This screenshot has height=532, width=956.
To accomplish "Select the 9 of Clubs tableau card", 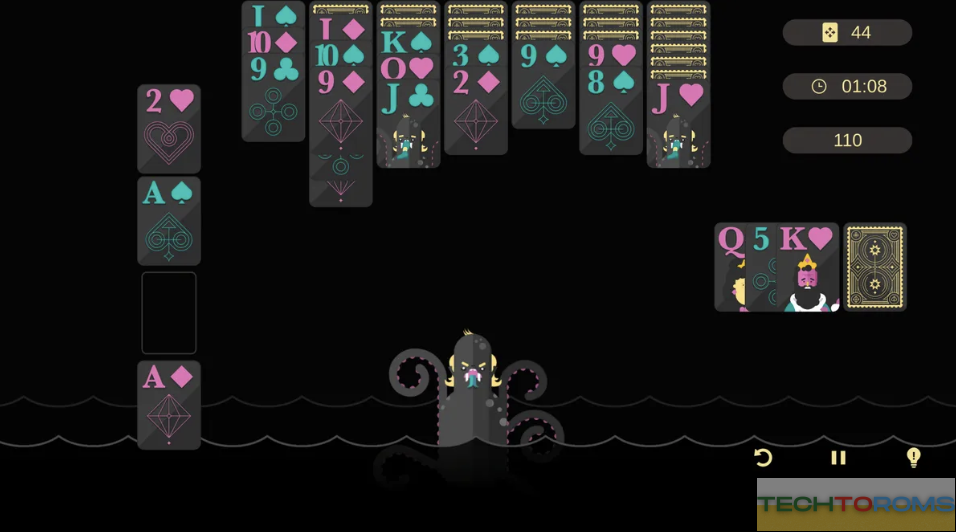I will pyautogui.click(x=273, y=98).
